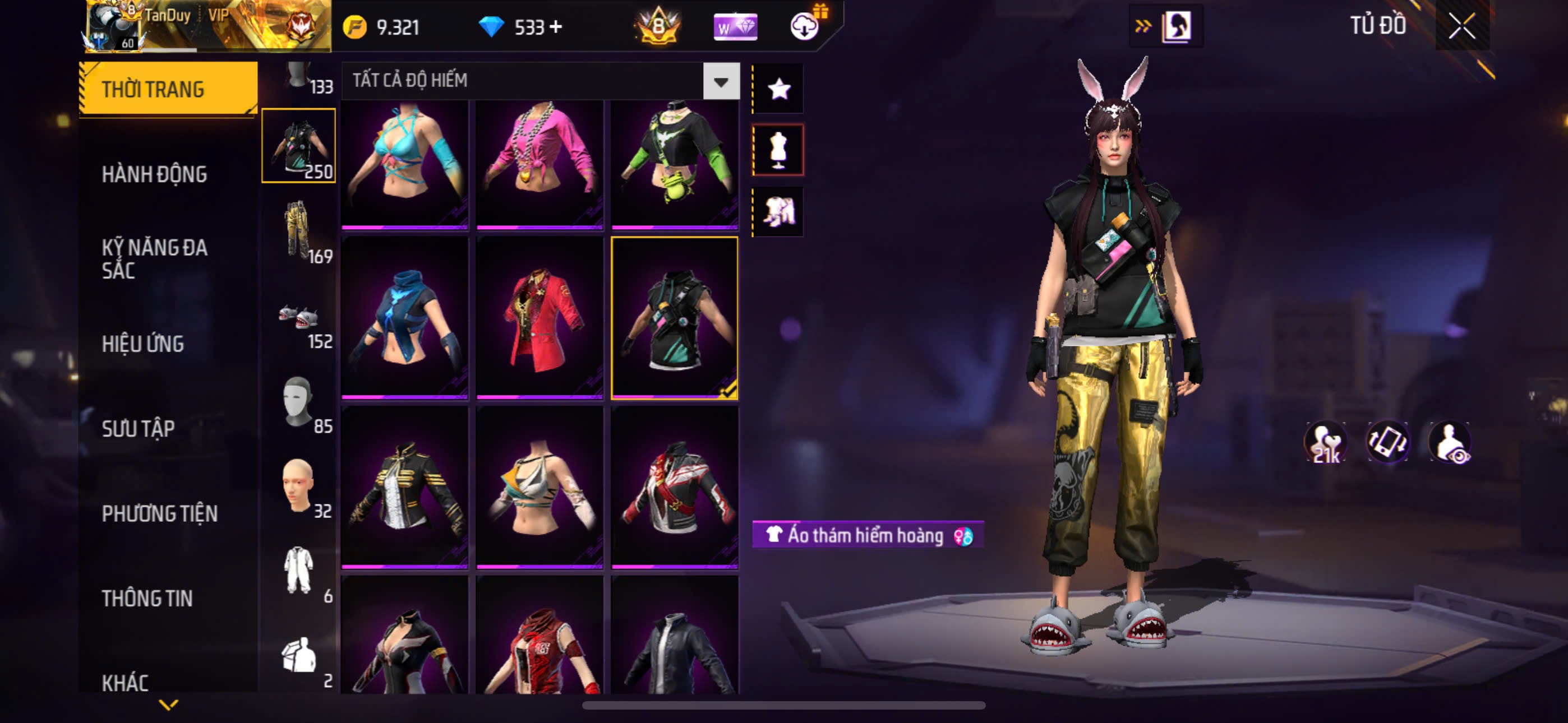Show favorites with the star button
Viewport: 1568px width, 723px height.
click(778, 90)
